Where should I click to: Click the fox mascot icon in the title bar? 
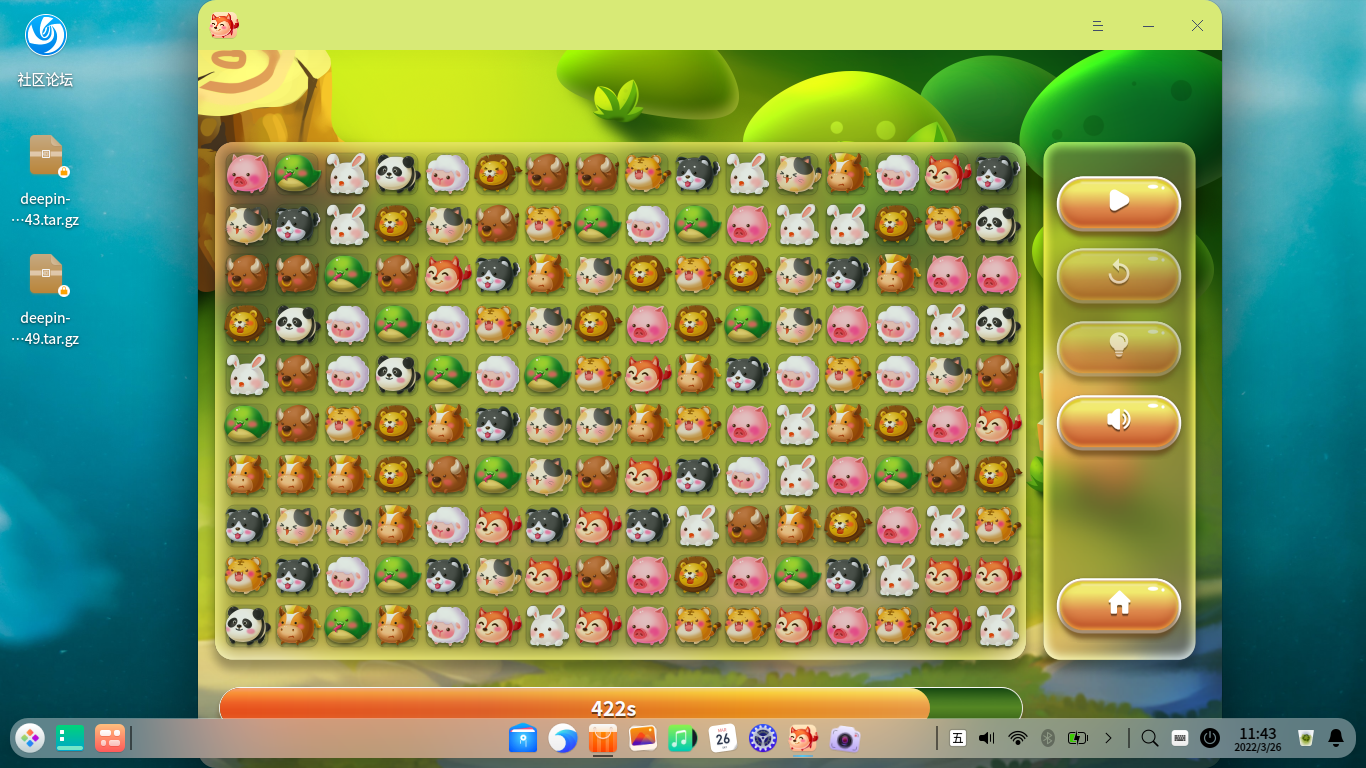pos(224,25)
